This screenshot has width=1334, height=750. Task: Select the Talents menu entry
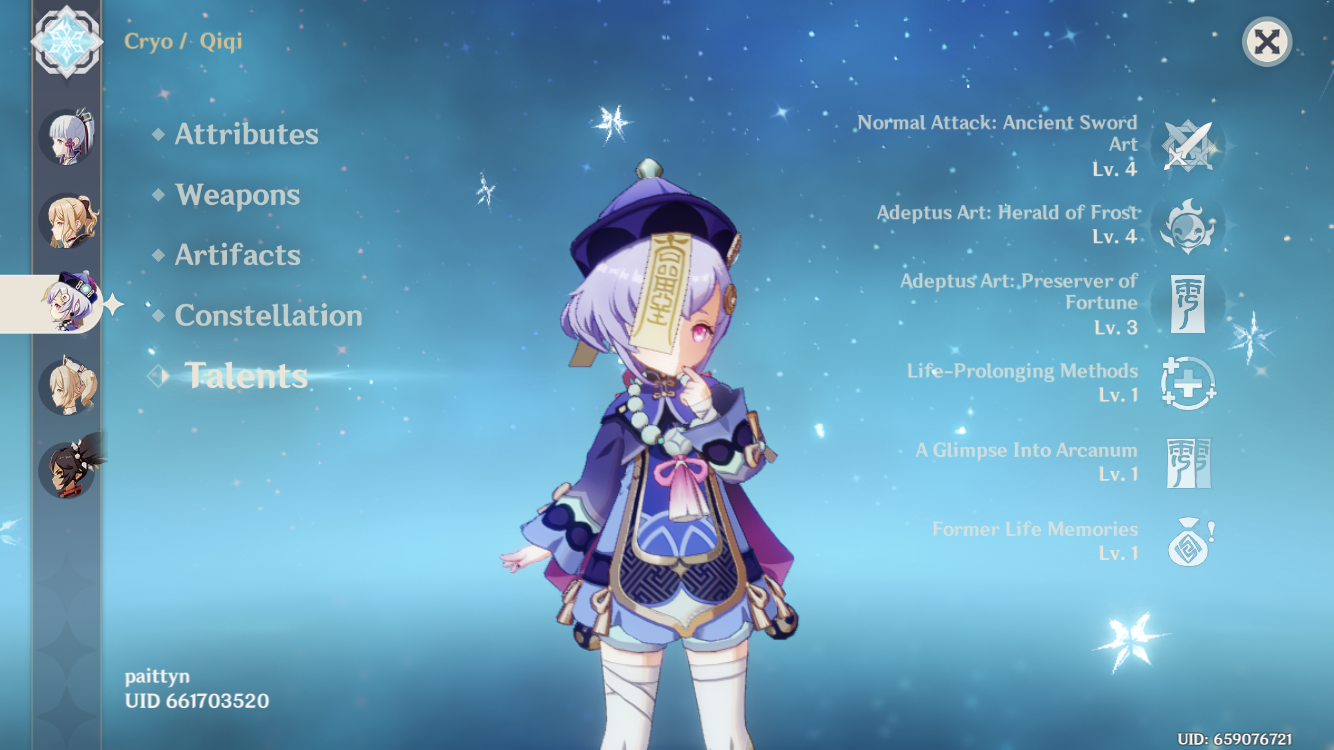[246, 377]
